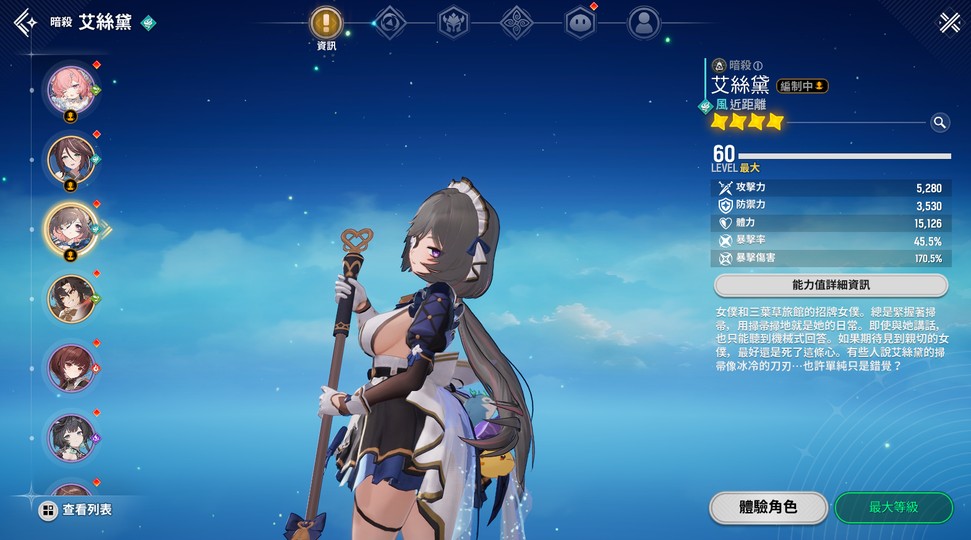Click the magnifying glass next to the stars
This screenshot has width=971, height=540.
(x=939, y=122)
